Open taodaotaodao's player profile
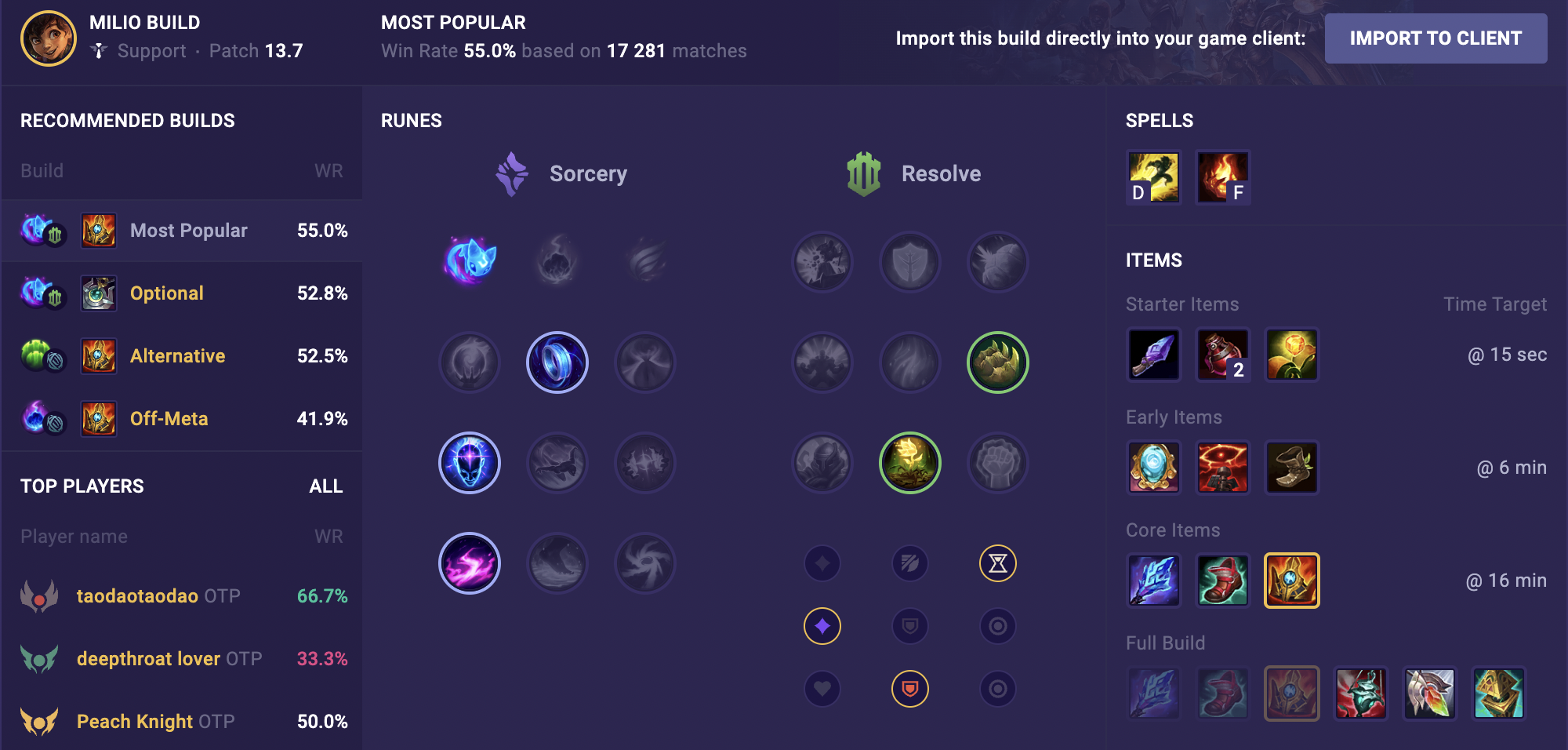The image size is (1568, 750). (137, 595)
